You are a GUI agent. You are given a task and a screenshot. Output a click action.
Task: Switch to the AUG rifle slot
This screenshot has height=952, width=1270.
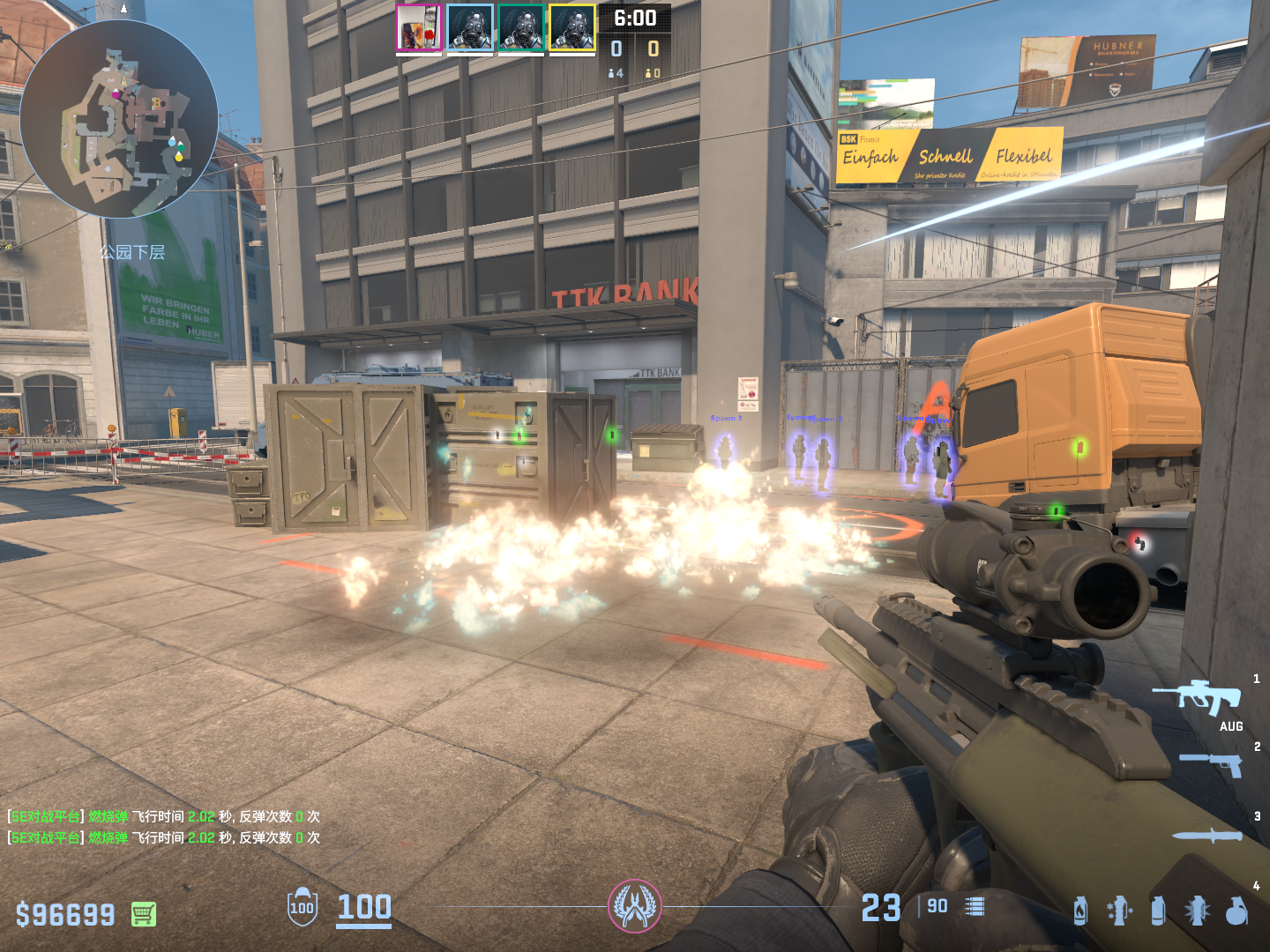(x=1197, y=696)
